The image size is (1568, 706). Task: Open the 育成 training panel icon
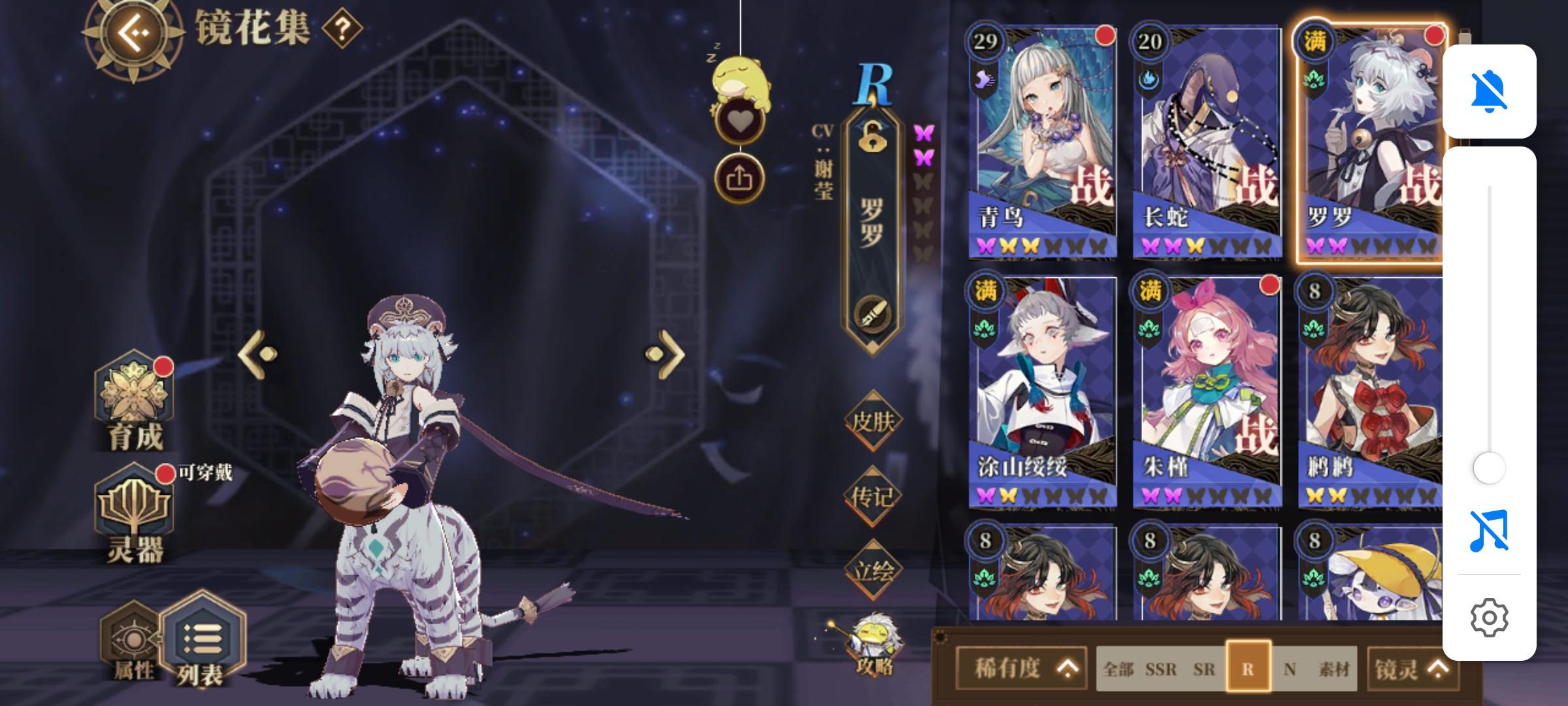point(134,399)
